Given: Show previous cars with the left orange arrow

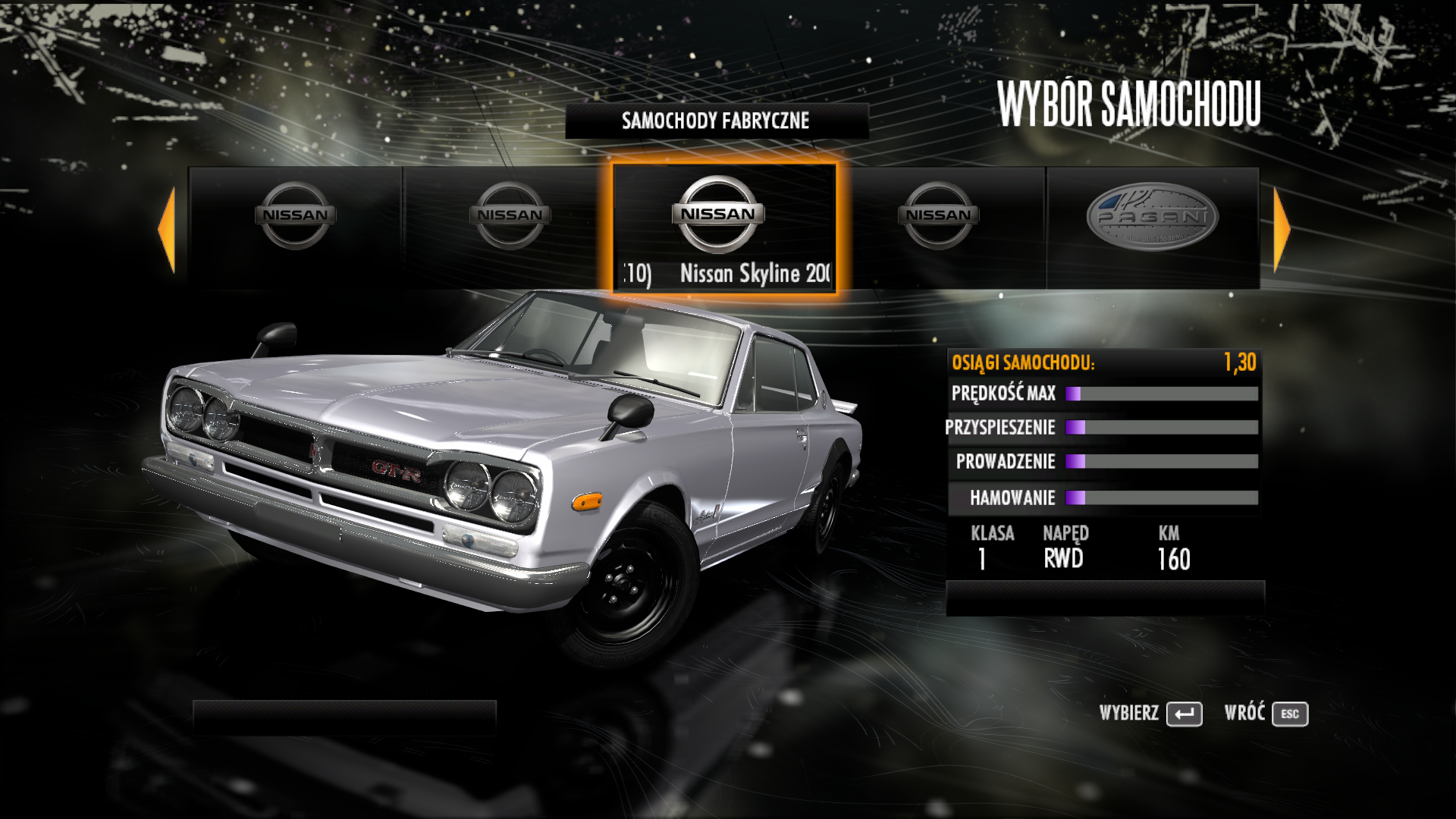Looking at the screenshot, I should (167, 229).
